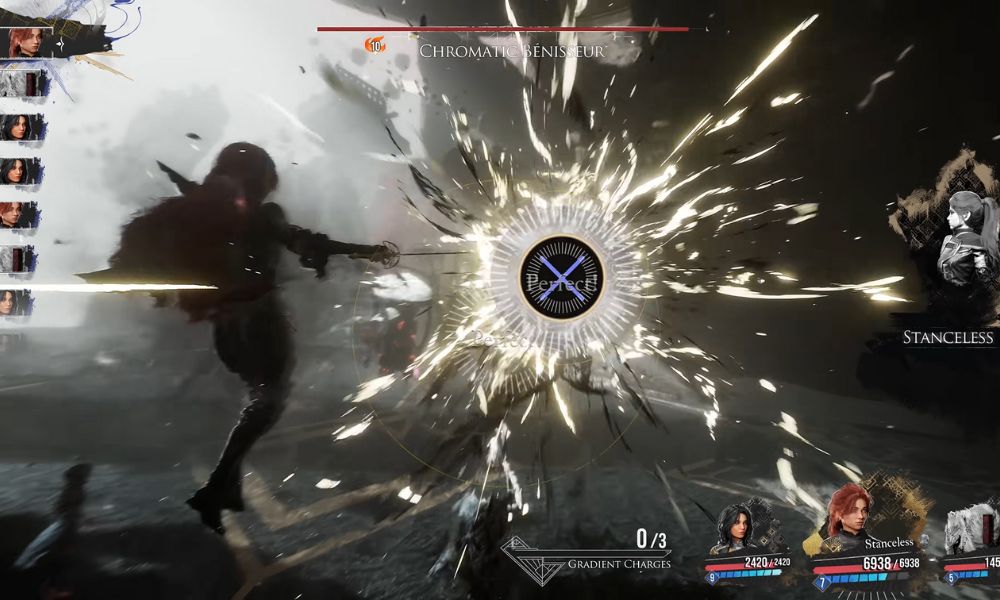
Task: Select the dark-haired party member portrait
Action: 737,529
